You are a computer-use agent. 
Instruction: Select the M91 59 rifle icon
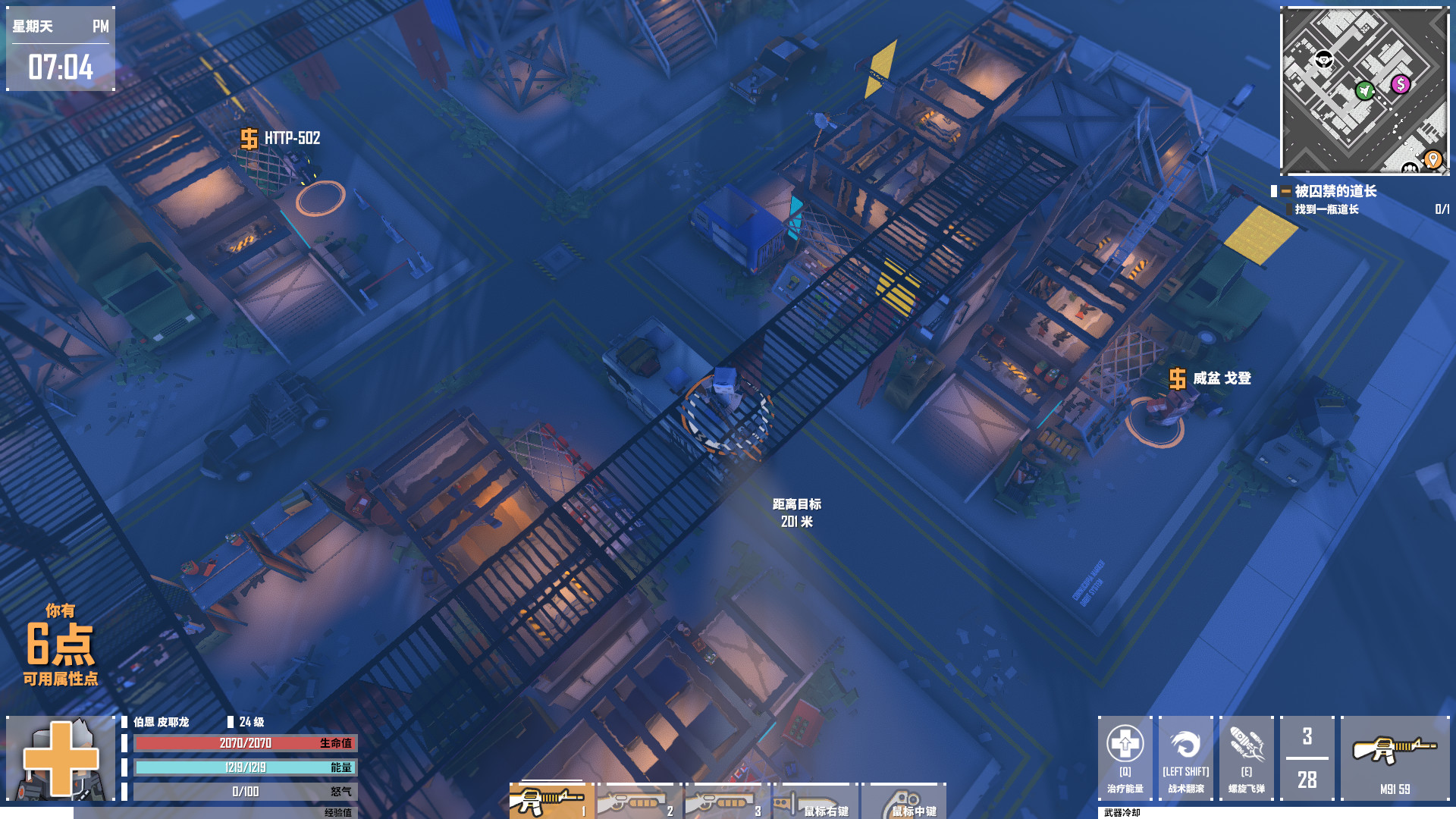point(1394,758)
